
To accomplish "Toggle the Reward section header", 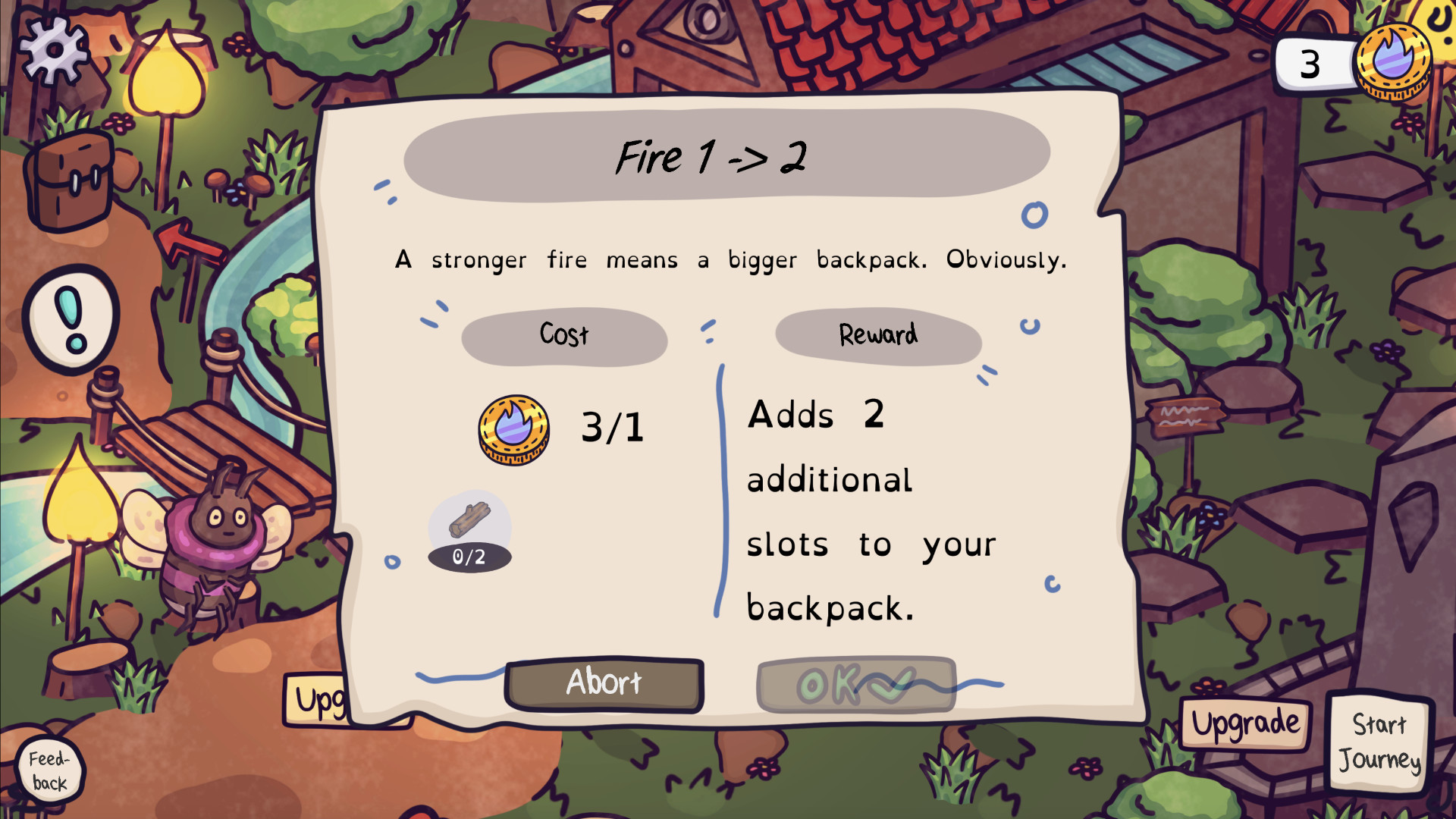I will click(x=877, y=334).
